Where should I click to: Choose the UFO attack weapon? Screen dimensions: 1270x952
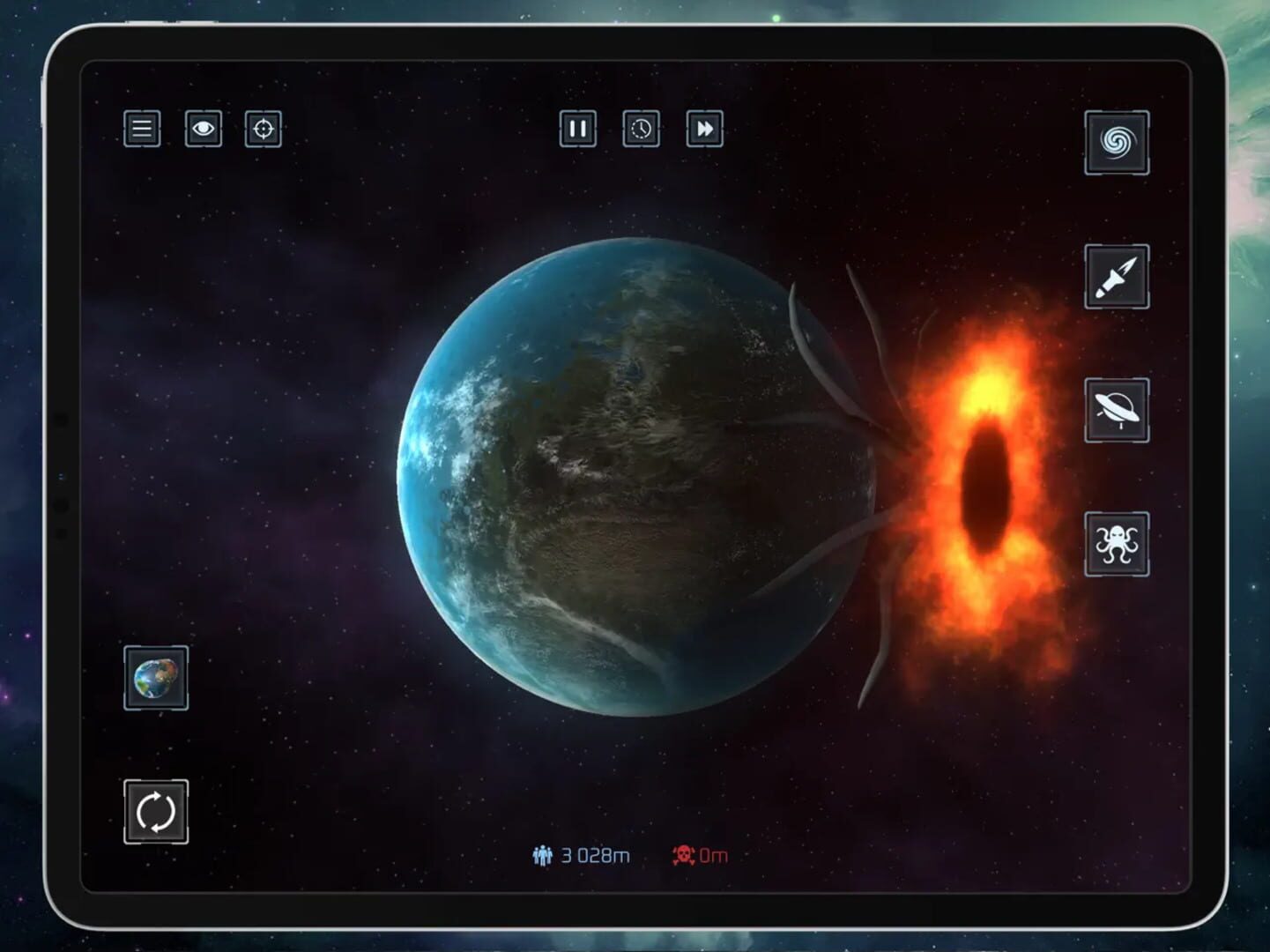(1116, 411)
